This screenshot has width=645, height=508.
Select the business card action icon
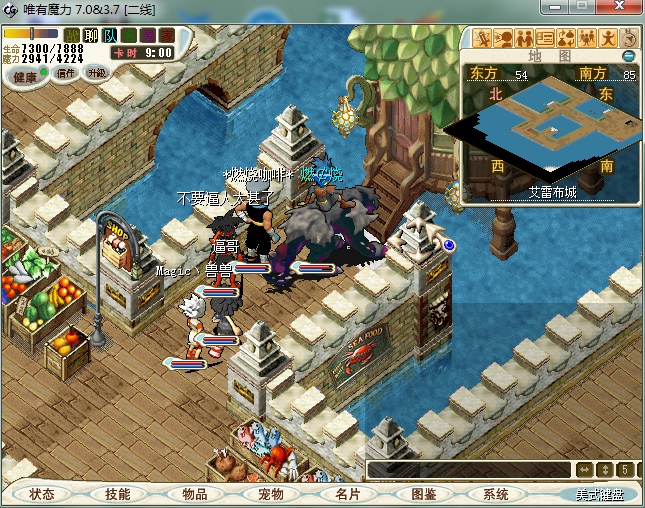(x=546, y=38)
